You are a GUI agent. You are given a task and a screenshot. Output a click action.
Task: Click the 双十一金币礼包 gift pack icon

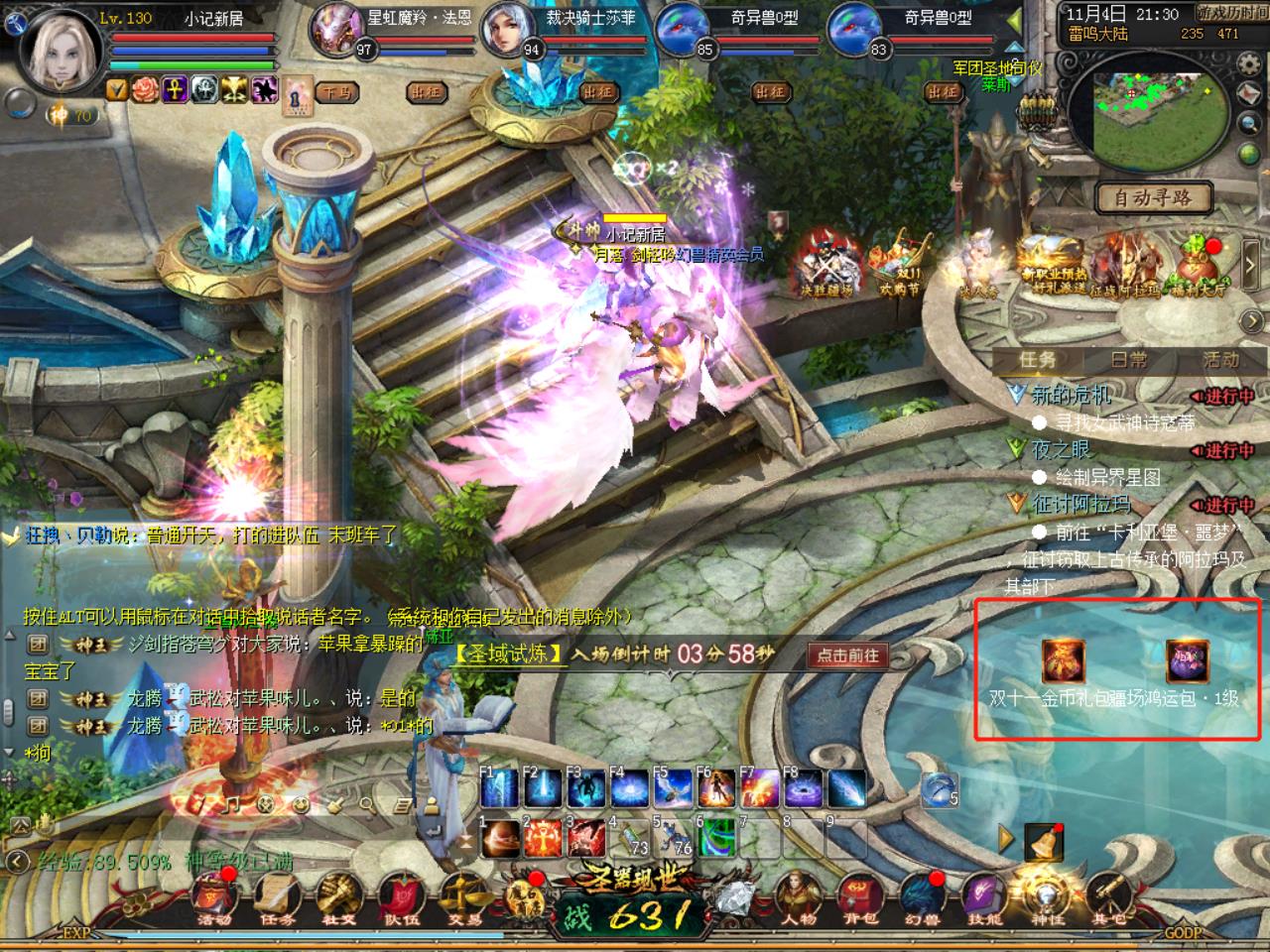tap(1063, 660)
